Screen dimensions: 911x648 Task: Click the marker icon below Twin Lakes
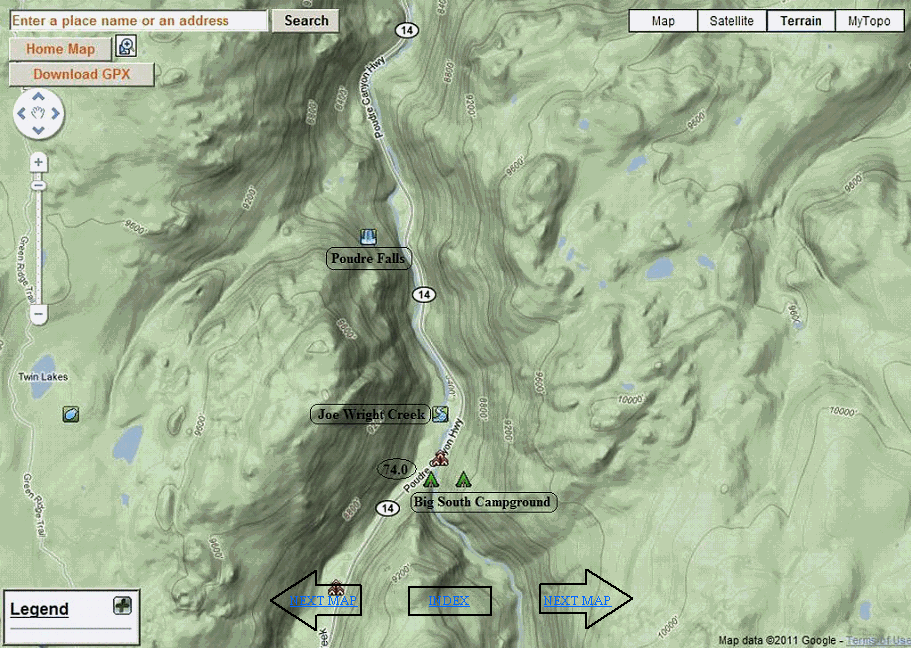tap(71, 414)
